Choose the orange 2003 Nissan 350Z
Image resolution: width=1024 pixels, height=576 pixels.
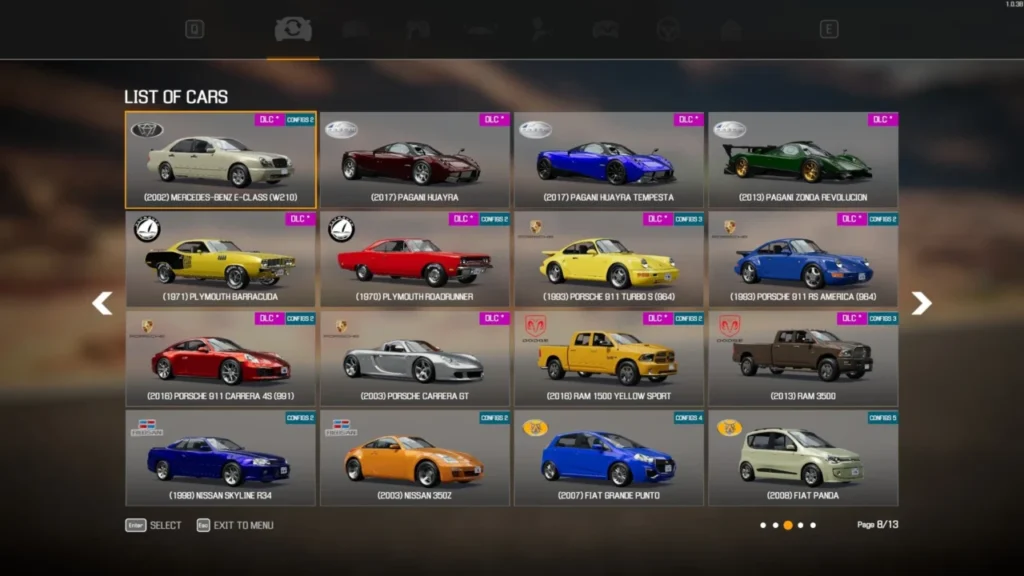point(415,457)
